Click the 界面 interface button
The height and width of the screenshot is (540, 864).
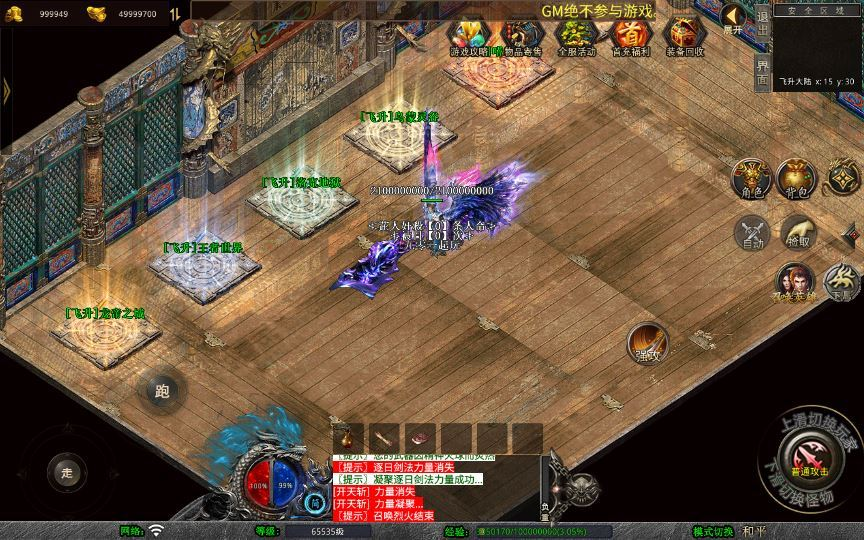click(x=762, y=72)
